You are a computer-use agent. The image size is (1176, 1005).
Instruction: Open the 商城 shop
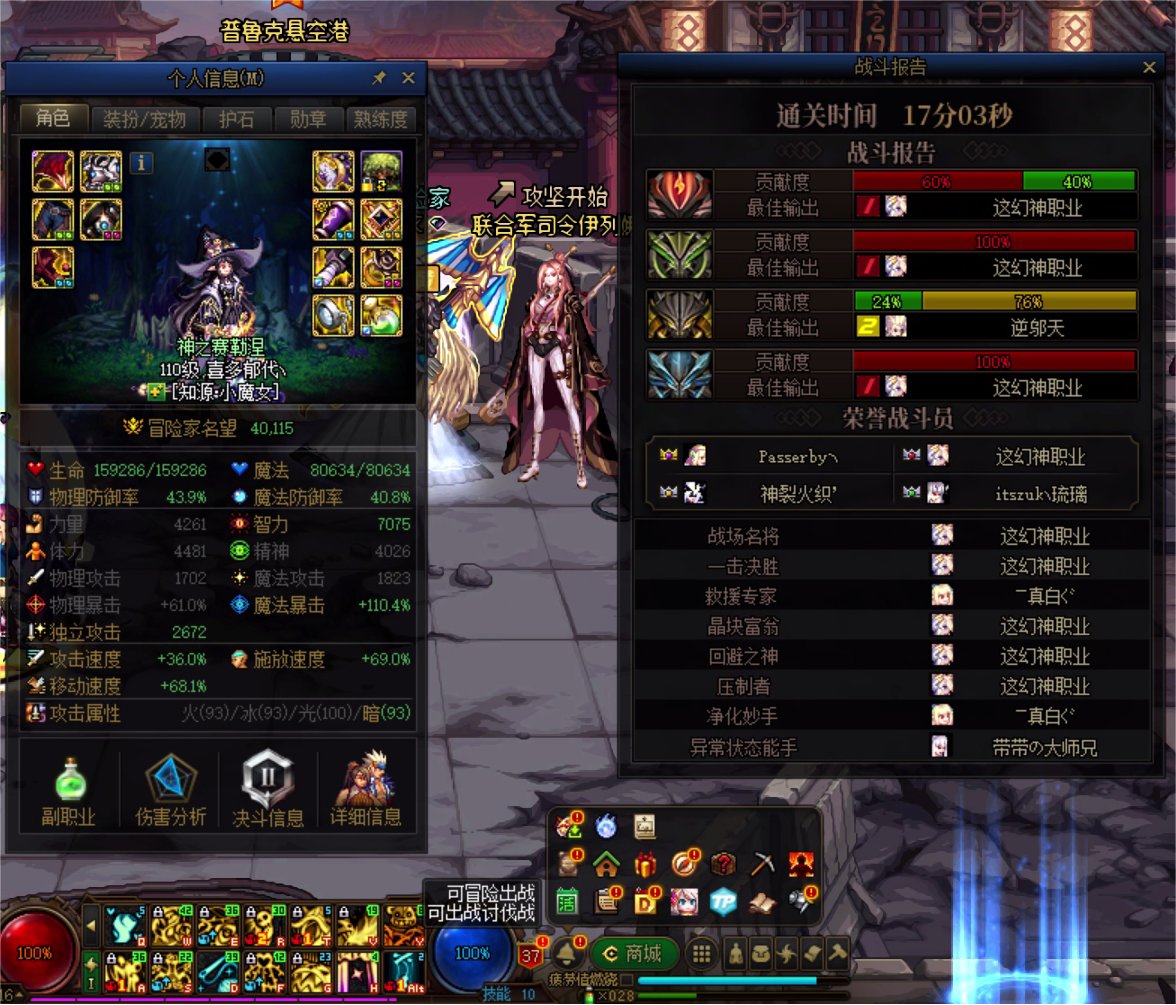(634, 953)
